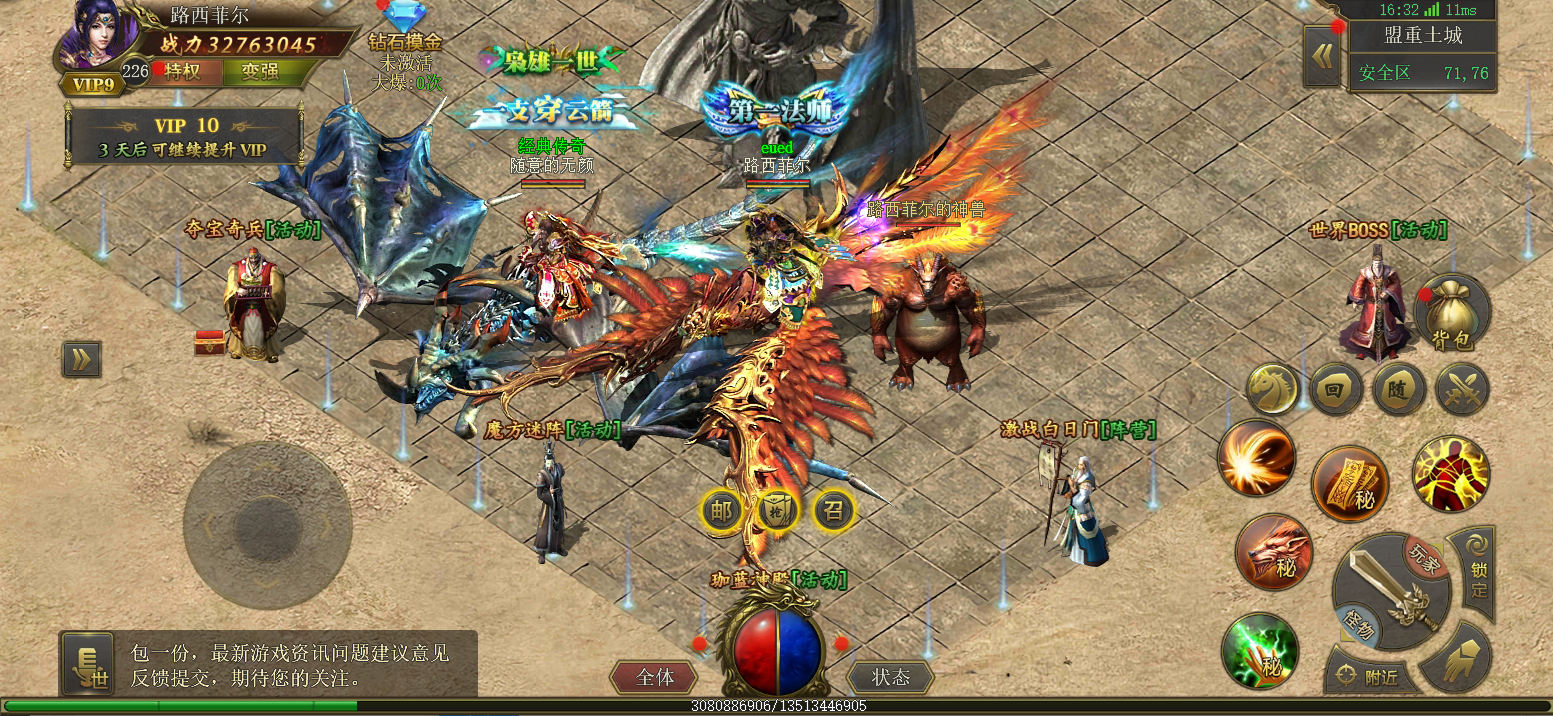1553x716 pixels.
Task: Expand the top-right double-arrow panel toggle
Action: pyautogui.click(x=1324, y=56)
